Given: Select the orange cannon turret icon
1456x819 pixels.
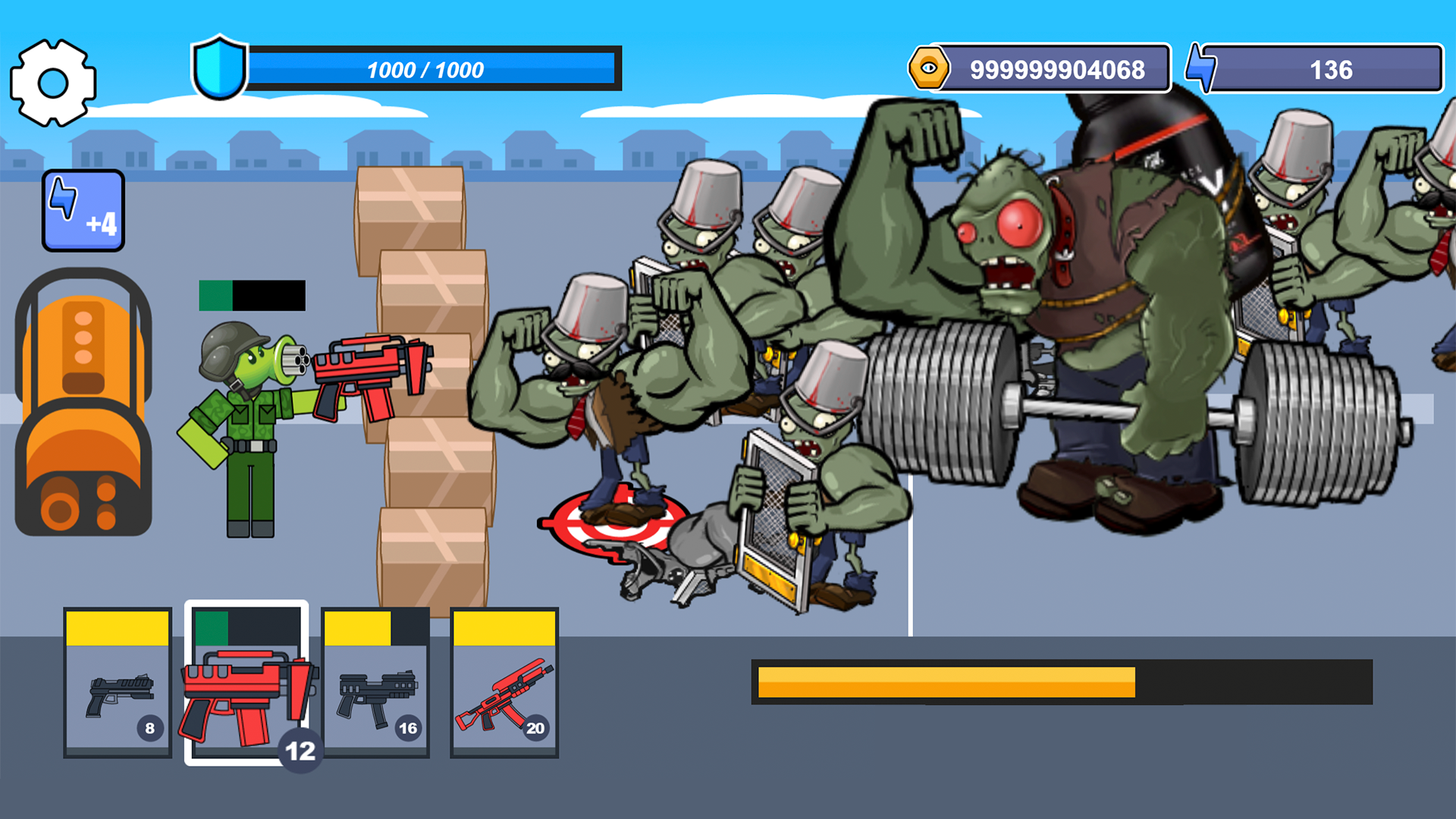Looking at the screenshot, I should pos(82,402).
